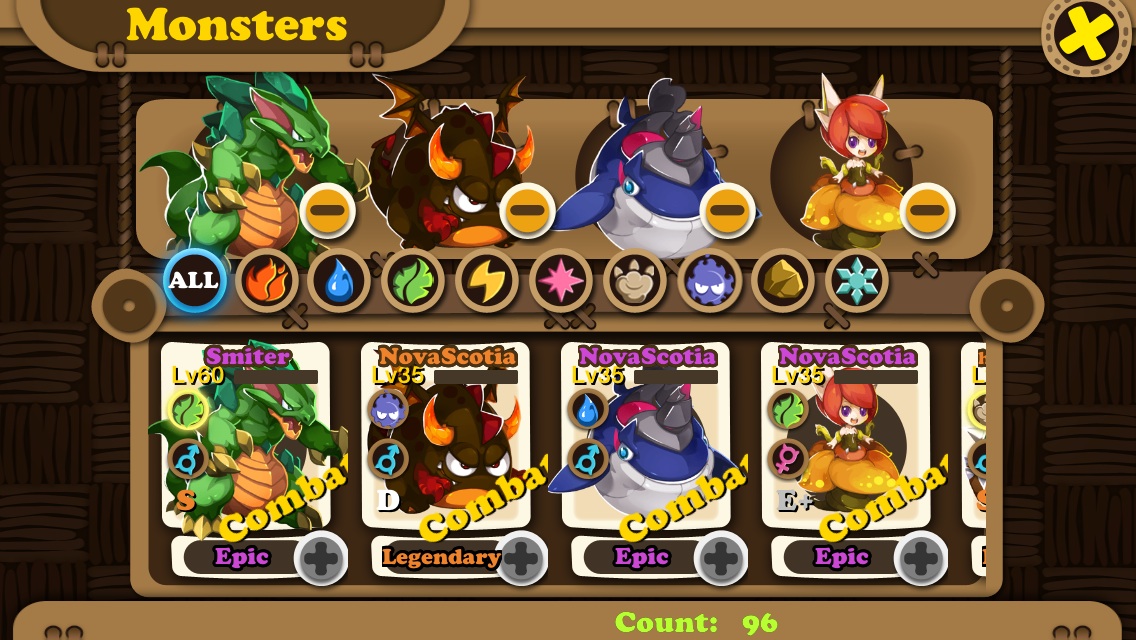
Task: Filter monsters by water drop element
Action: coord(339,281)
